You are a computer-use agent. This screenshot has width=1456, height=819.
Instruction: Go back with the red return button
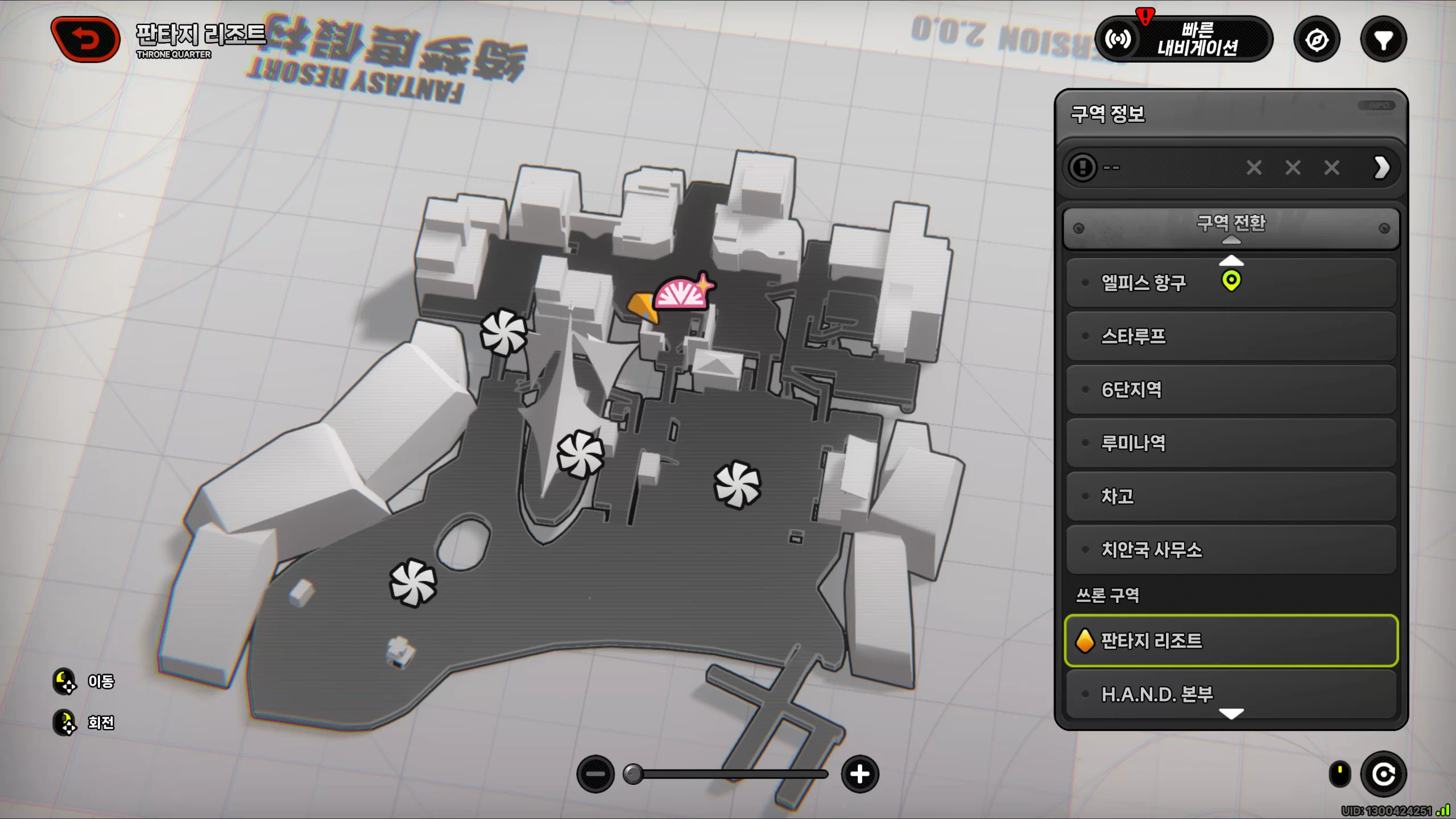point(85,39)
